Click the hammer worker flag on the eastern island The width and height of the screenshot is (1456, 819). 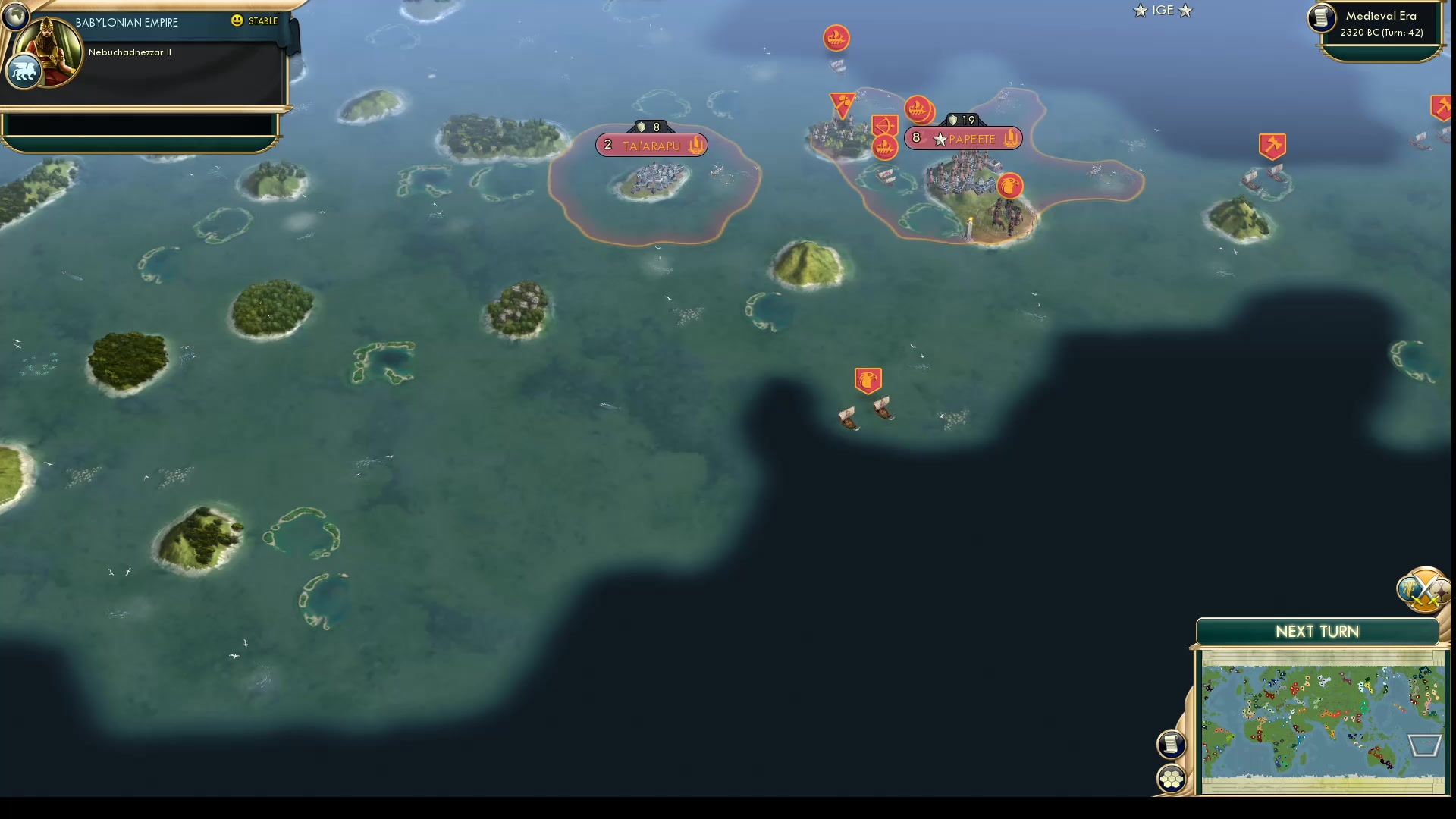point(1272,146)
